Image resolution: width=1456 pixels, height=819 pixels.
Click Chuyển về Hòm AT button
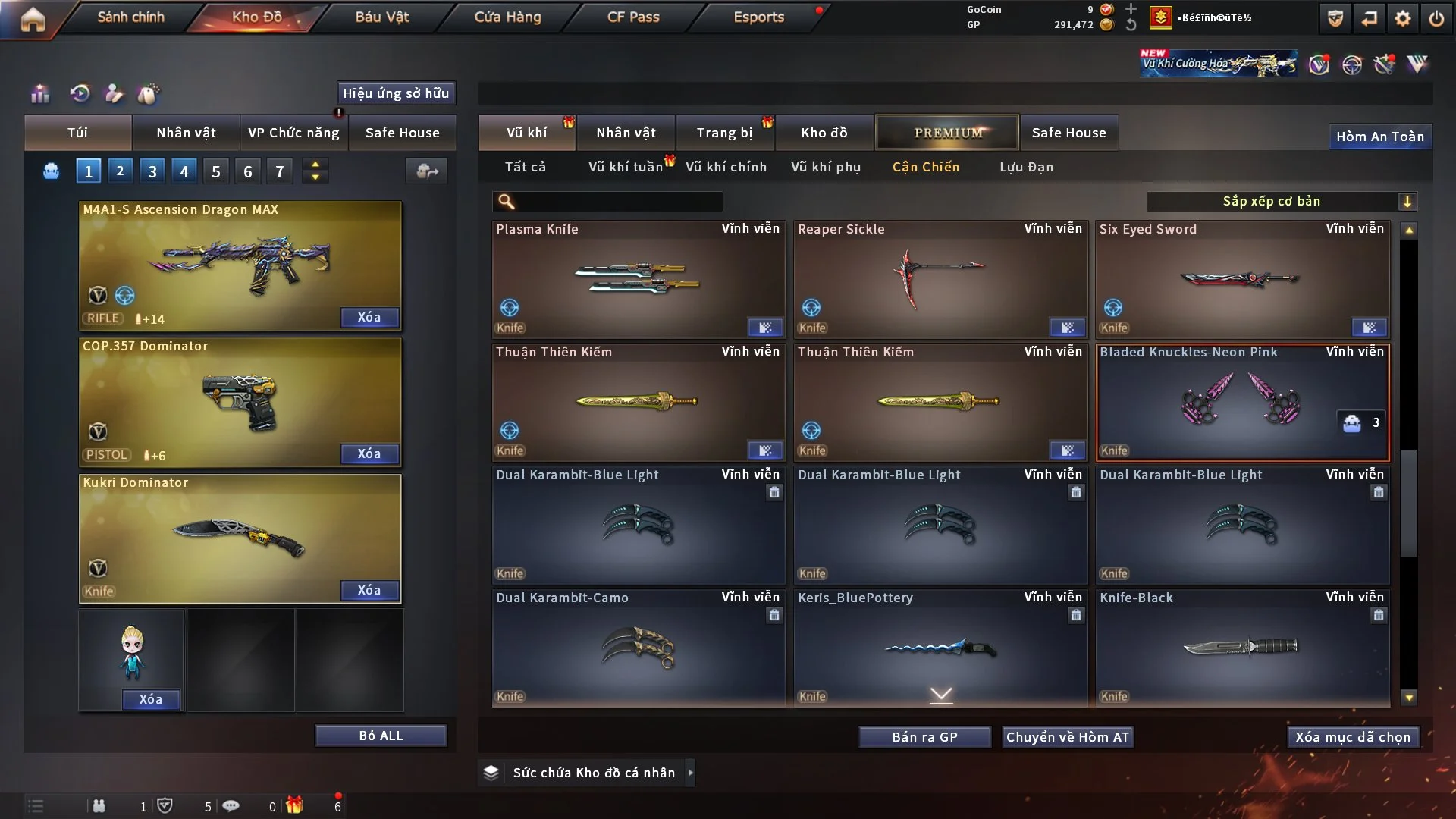pyautogui.click(x=1067, y=737)
